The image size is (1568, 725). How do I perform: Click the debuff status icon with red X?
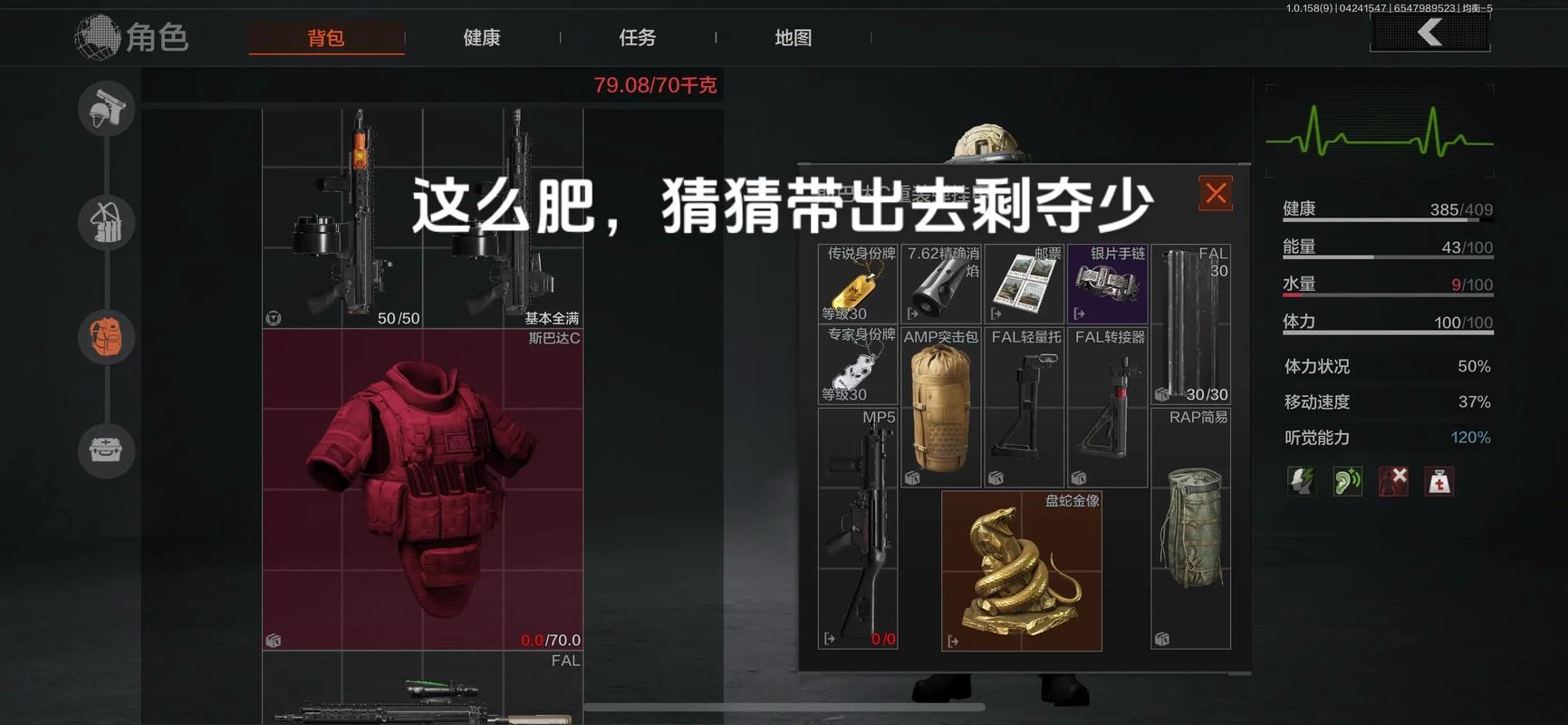click(x=1392, y=481)
